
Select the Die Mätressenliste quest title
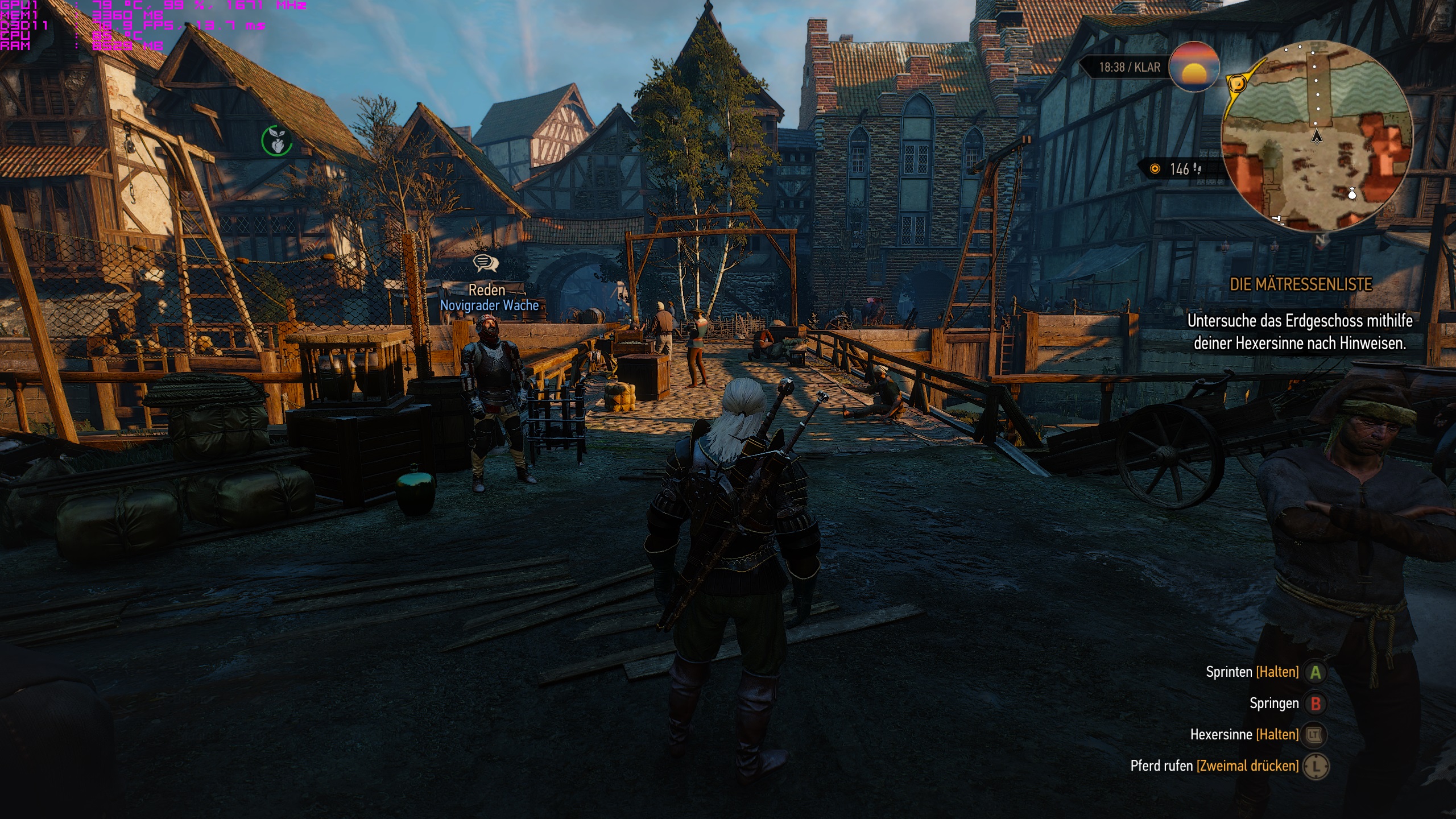pyautogui.click(x=1301, y=284)
